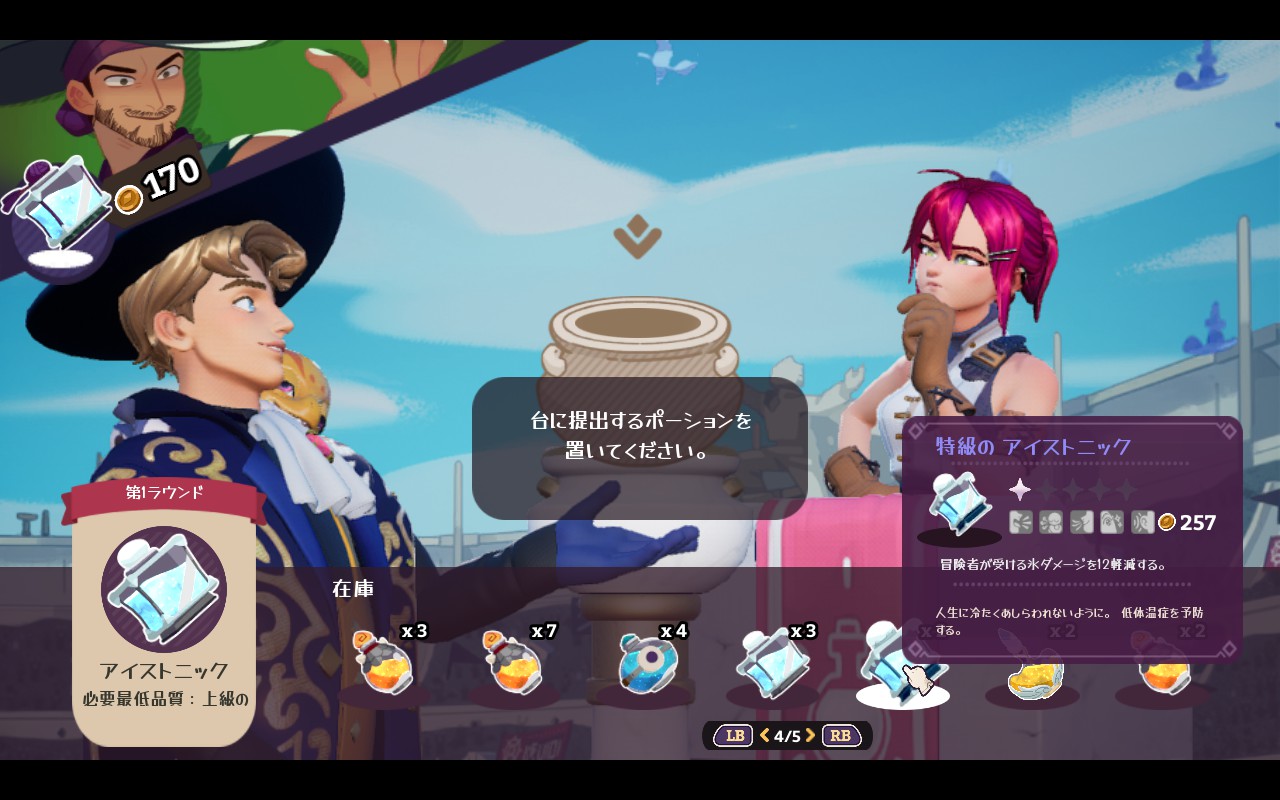
Task: Go to the previous inventory page arrow
Action: tap(765, 736)
